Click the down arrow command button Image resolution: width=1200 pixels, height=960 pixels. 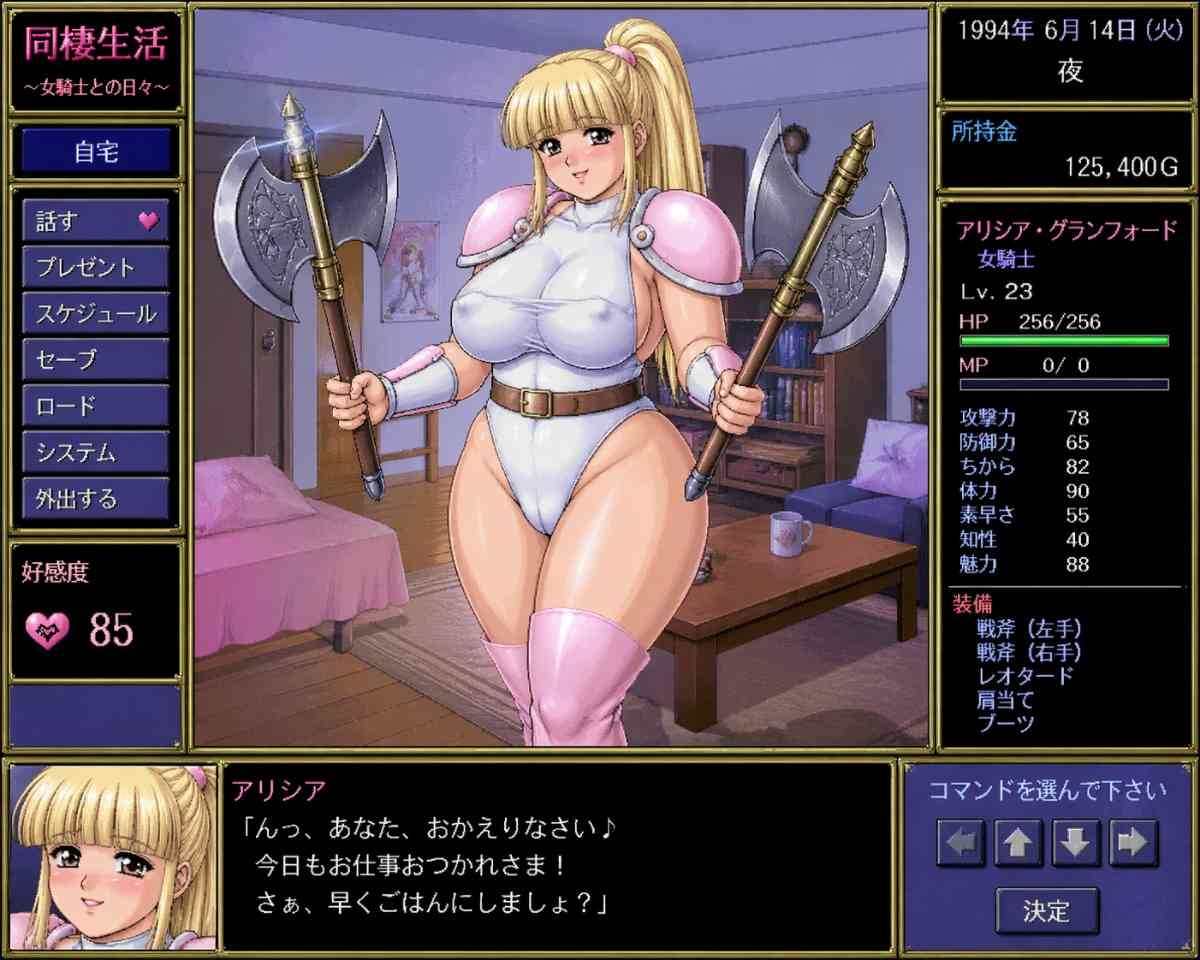coord(1076,843)
